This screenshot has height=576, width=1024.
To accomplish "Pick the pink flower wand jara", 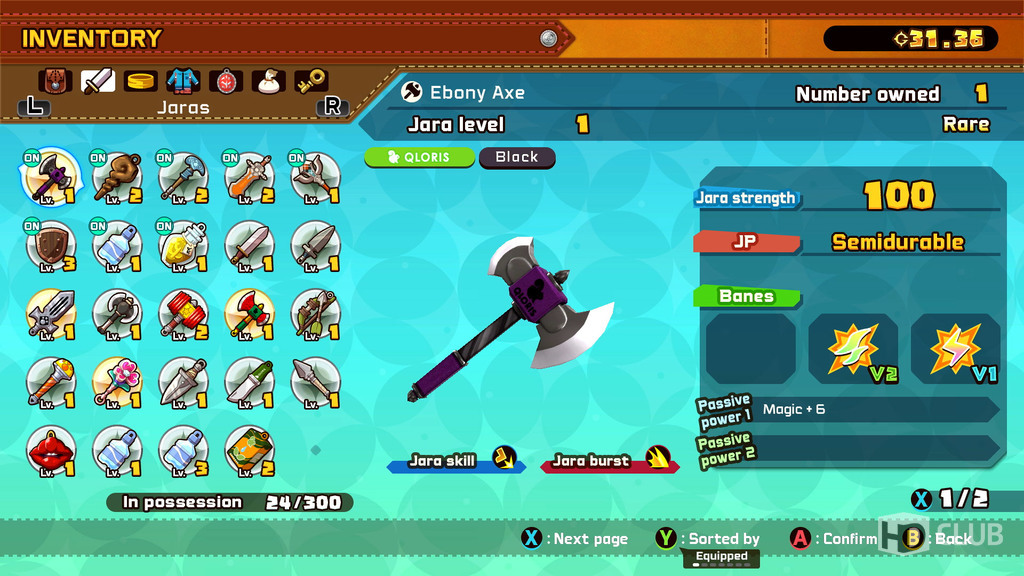I will point(117,380).
